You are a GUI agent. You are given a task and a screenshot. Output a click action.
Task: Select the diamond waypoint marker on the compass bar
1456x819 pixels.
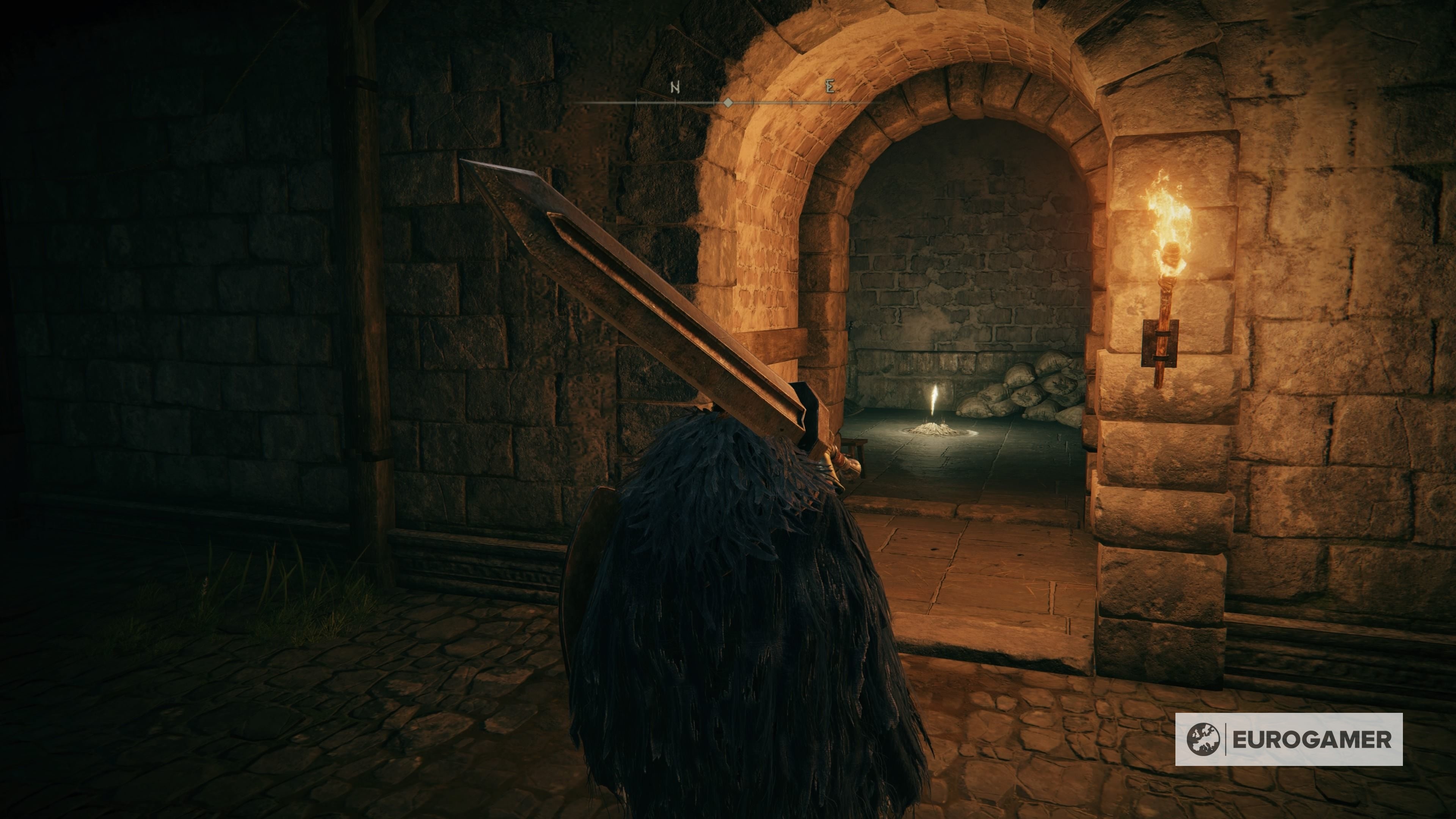tap(728, 103)
